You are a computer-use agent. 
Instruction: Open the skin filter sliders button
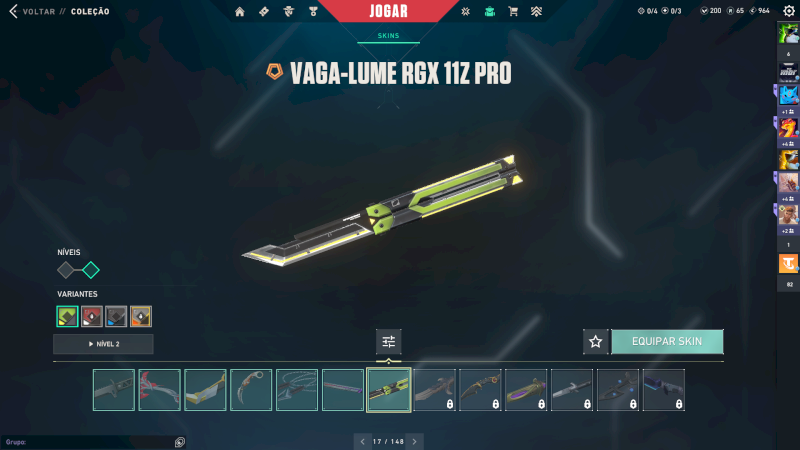click(x=389, y=341)
